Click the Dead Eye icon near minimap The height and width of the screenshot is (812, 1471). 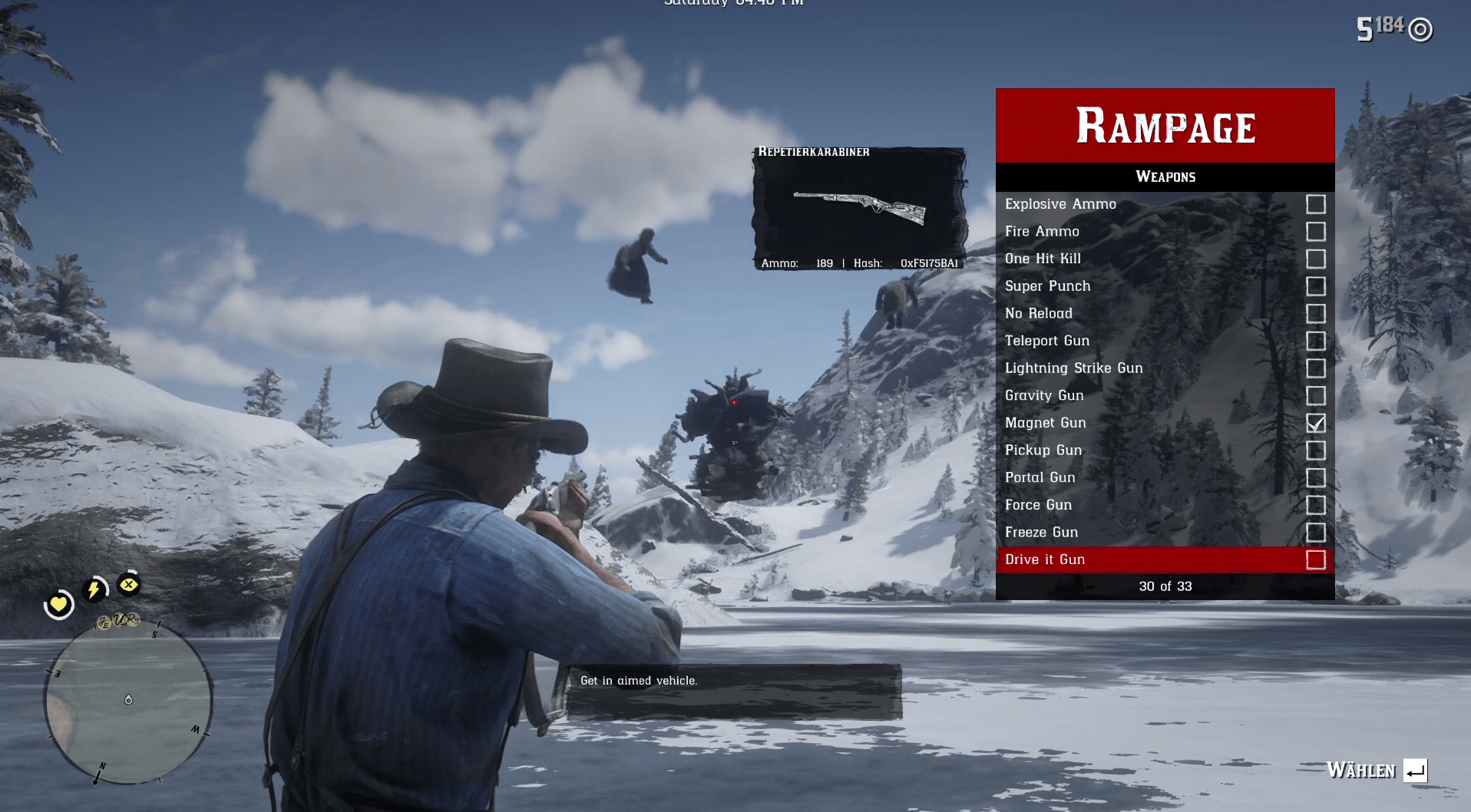pyautogui.click(x=127, y=585)
